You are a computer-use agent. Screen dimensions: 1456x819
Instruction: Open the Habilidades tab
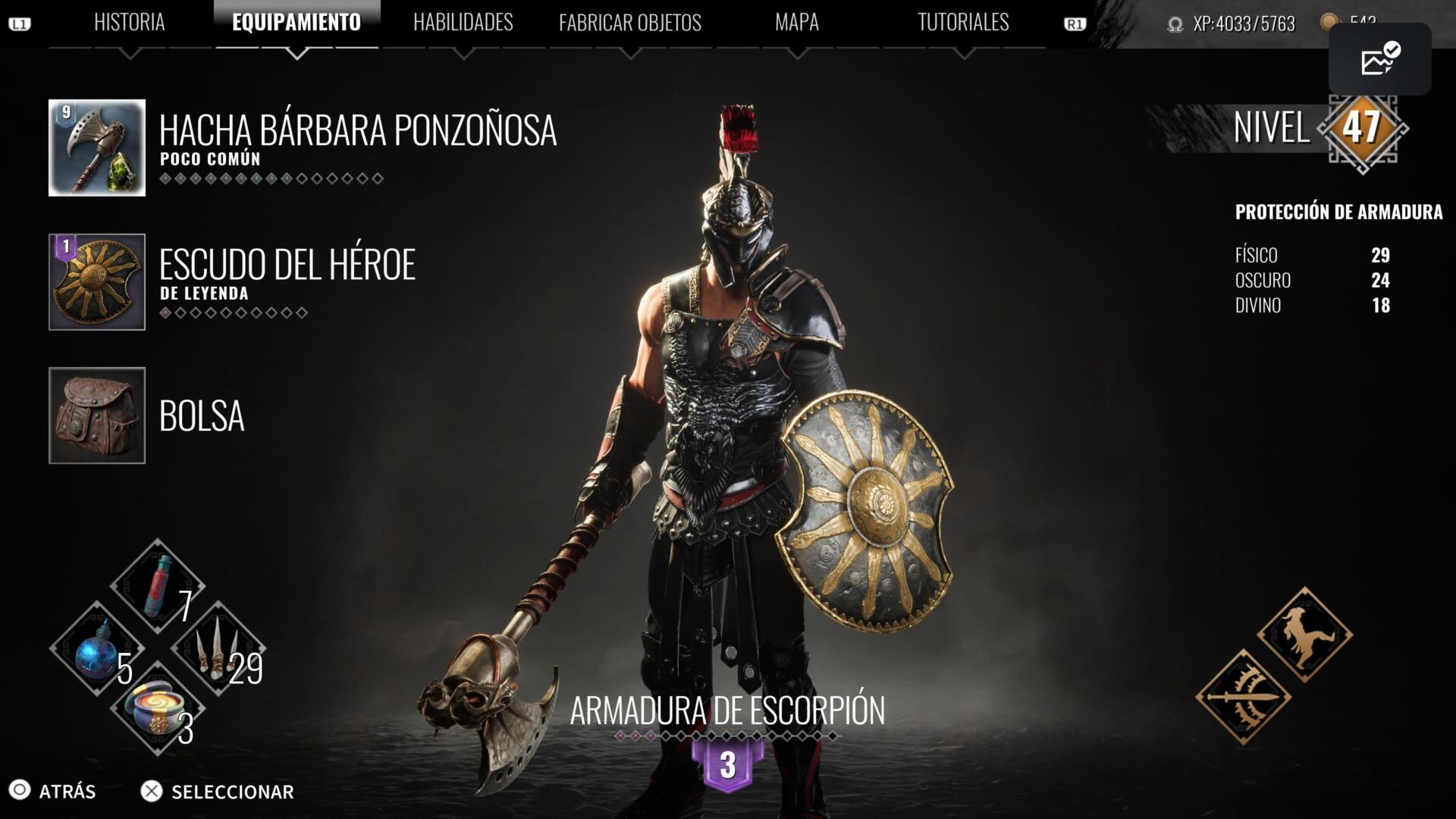coord(463,23)
